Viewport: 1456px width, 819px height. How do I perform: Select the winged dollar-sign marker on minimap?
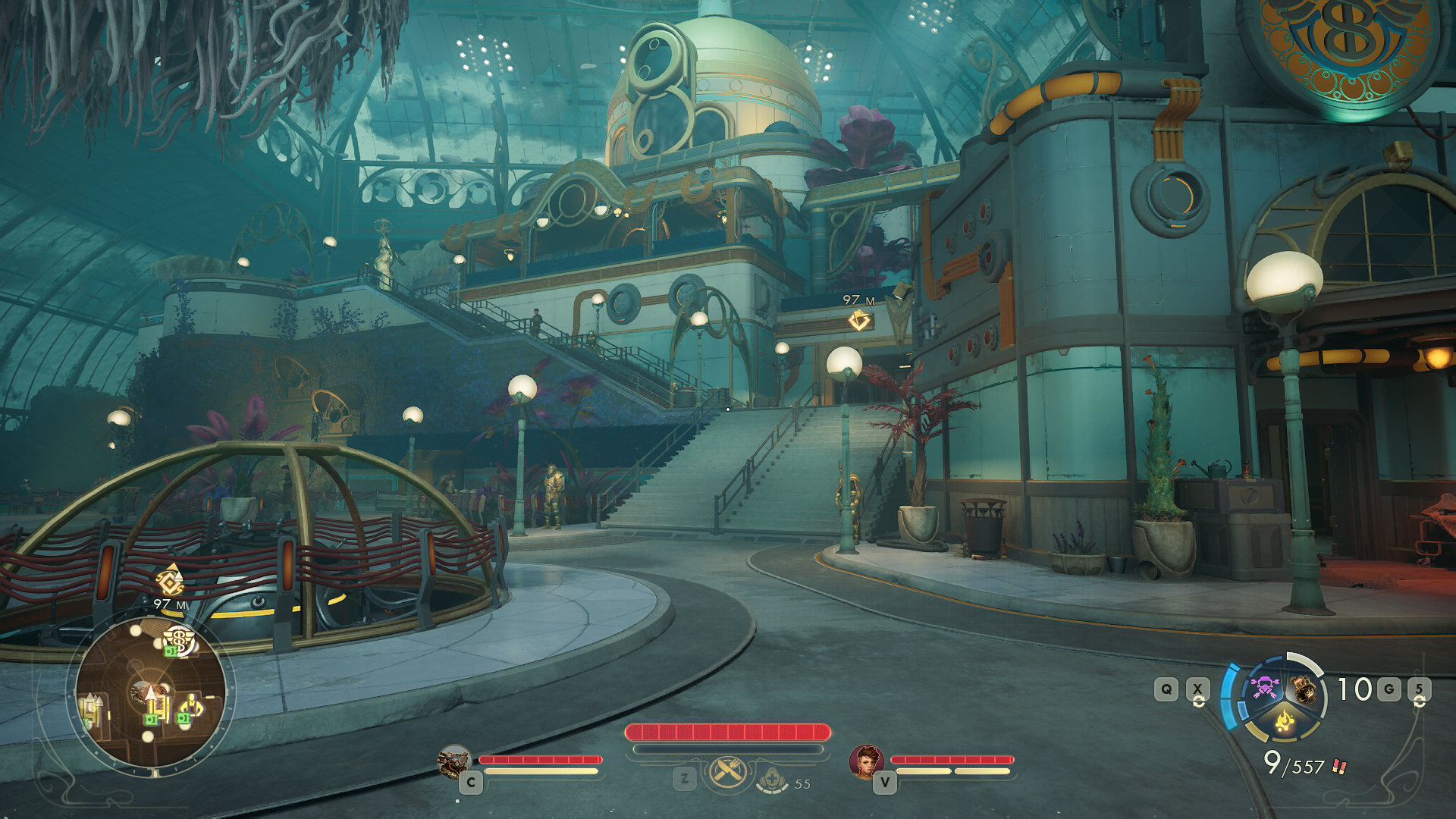point(179,639)
